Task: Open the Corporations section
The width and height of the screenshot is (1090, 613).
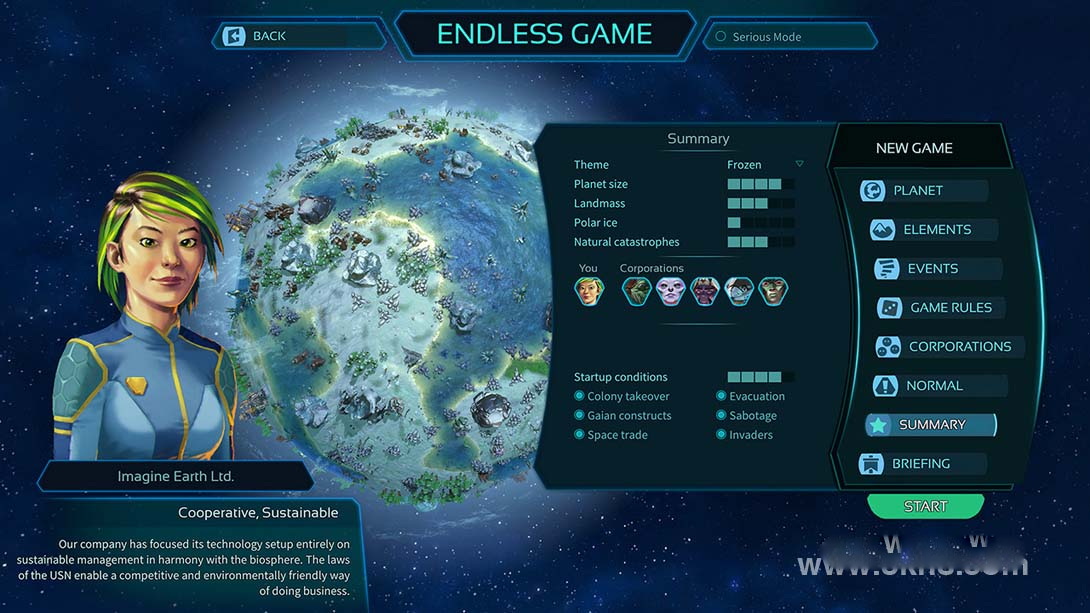Action: (958, 347)
